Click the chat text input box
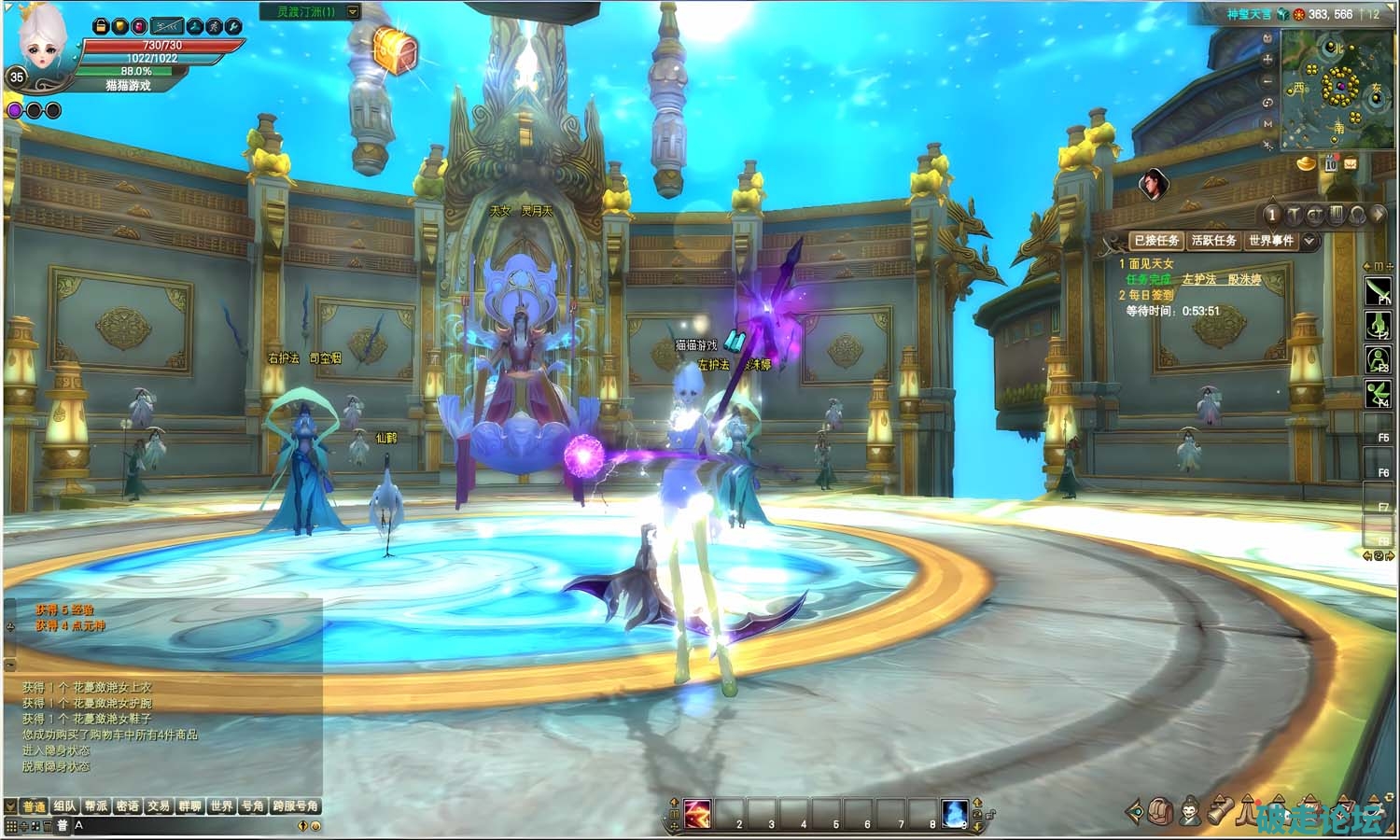This screenshot has height=840, width=1400. point(187,826)
